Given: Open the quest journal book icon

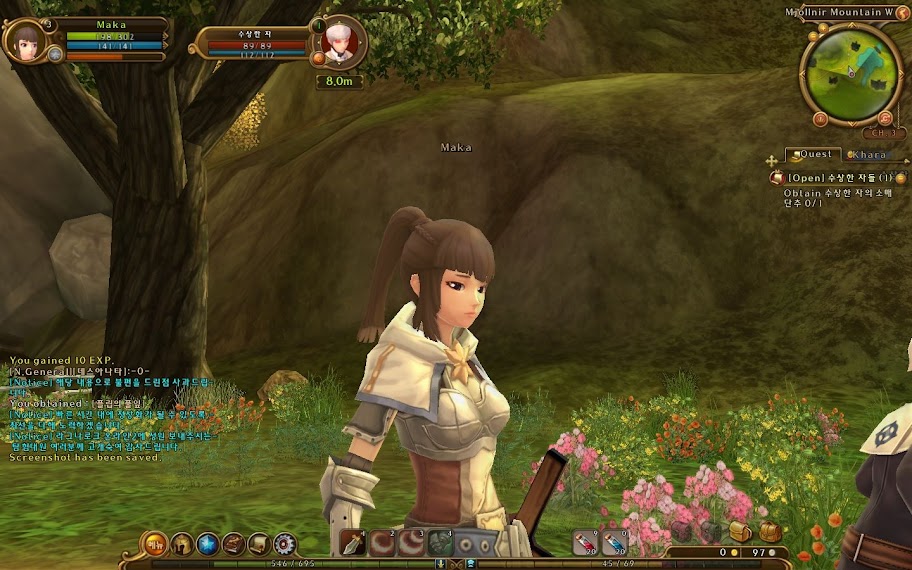Looking at the screenshot, I should point(234,544).
